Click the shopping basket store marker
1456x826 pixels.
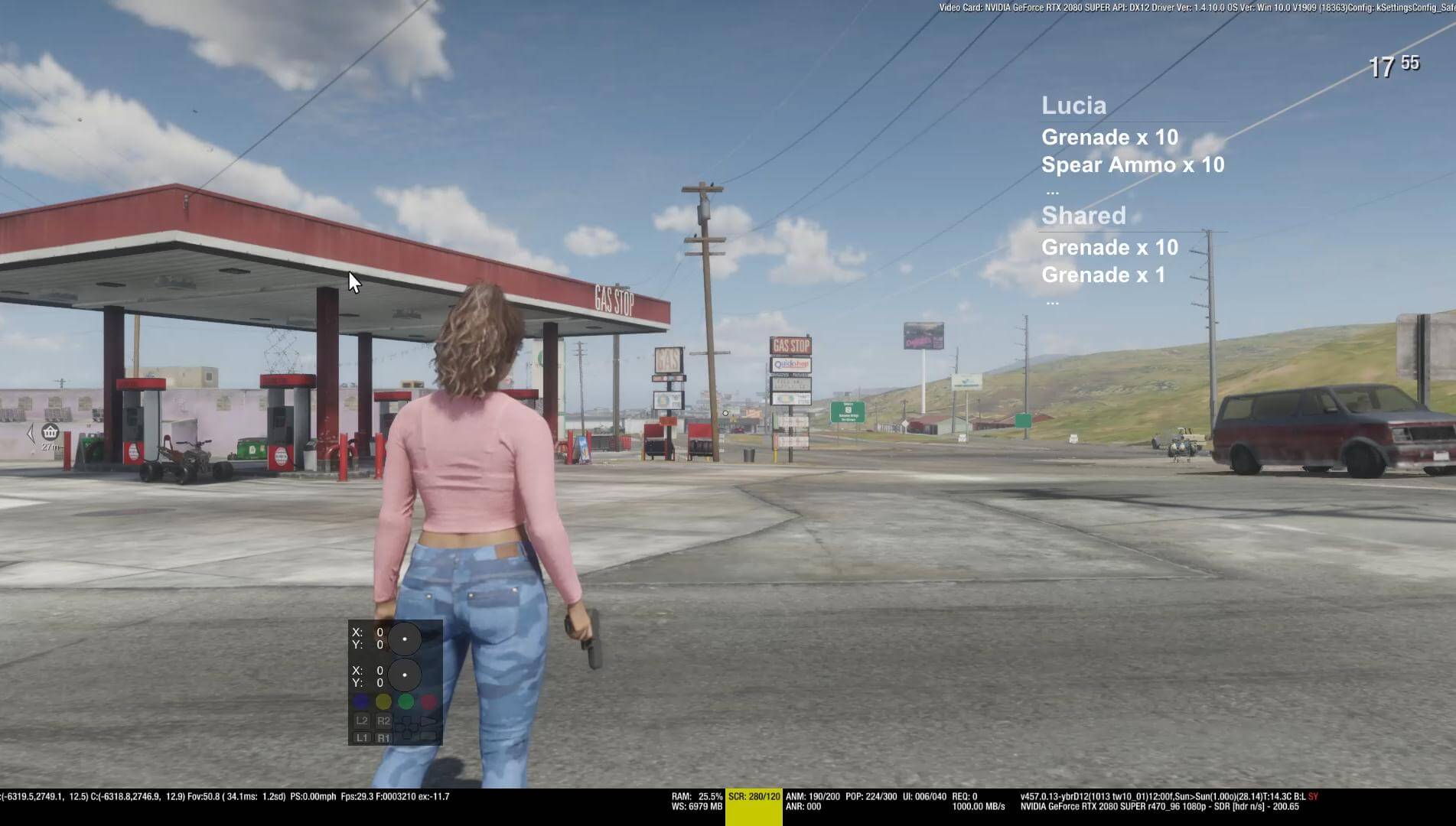click(x=50, y=432)
